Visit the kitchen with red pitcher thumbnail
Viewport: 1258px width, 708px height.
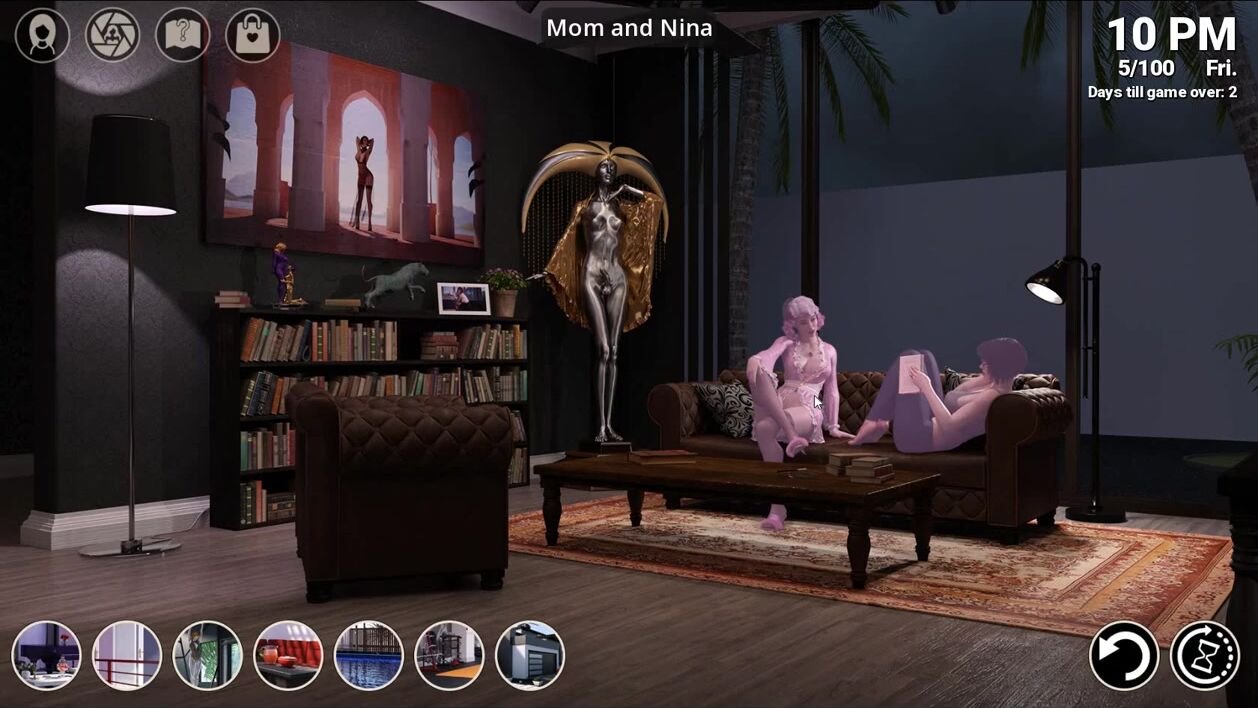point(288,656)
